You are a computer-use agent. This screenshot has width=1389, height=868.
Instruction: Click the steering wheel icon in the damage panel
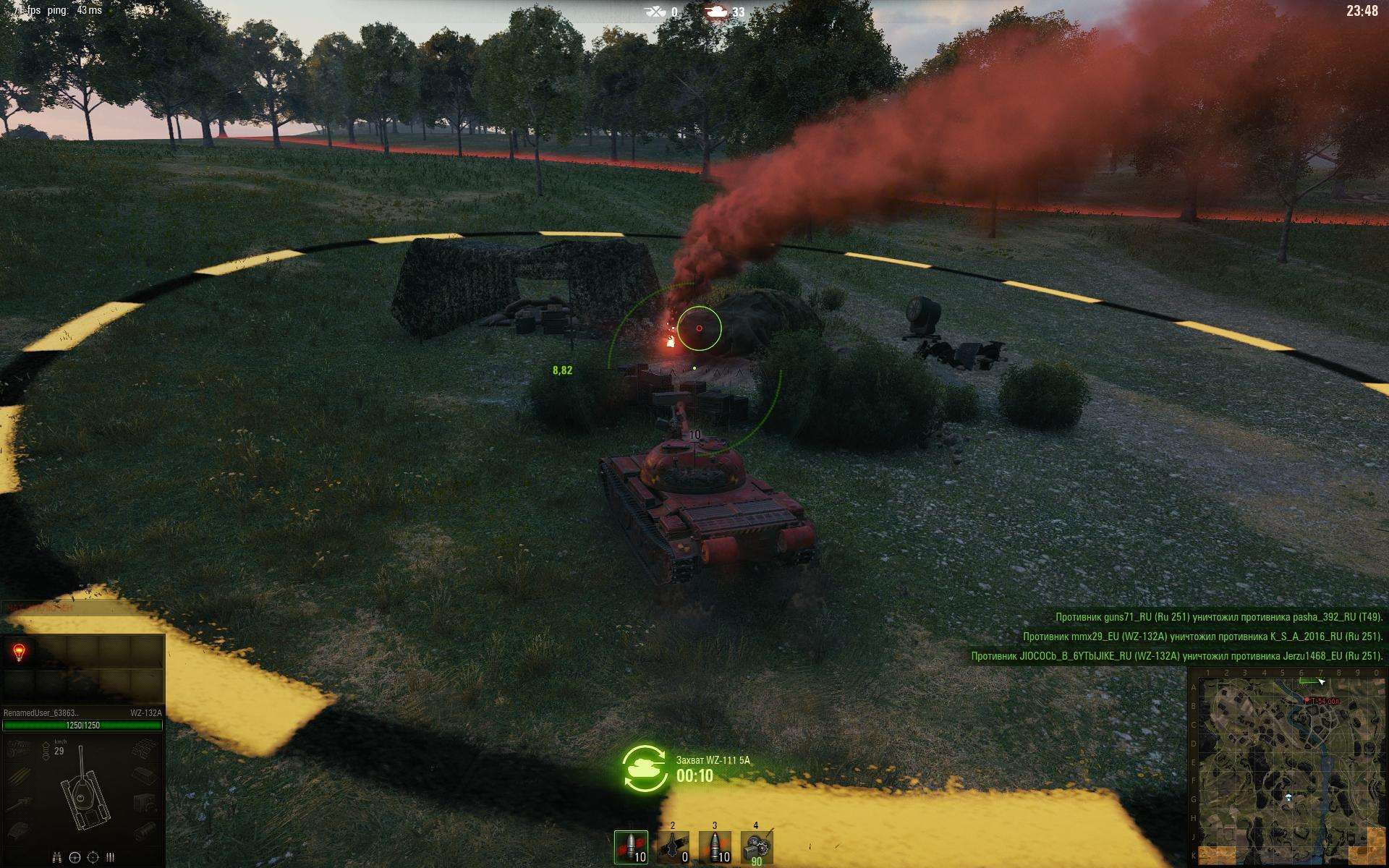point(75,857)
